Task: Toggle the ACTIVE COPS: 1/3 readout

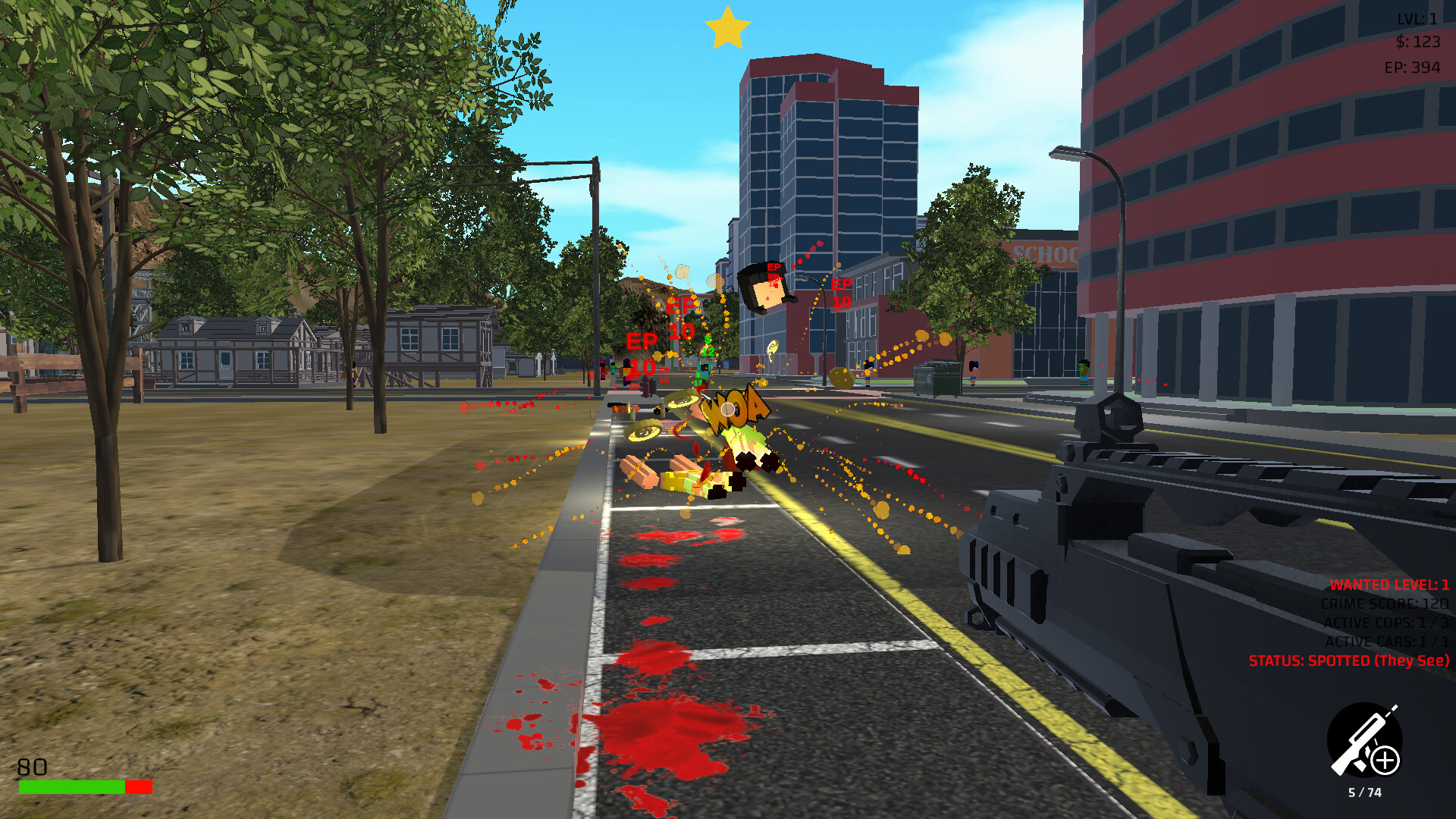Action: (x=1385, y=623)
